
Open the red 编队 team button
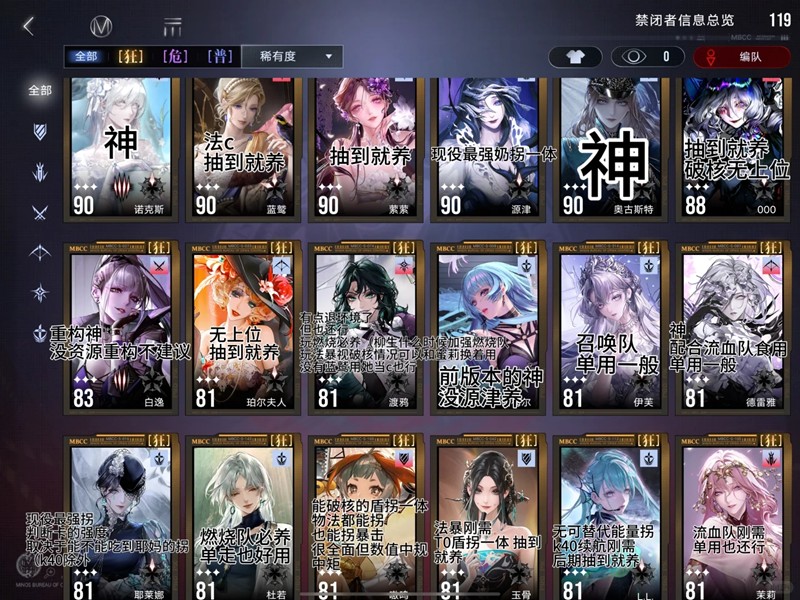[740, 57]
